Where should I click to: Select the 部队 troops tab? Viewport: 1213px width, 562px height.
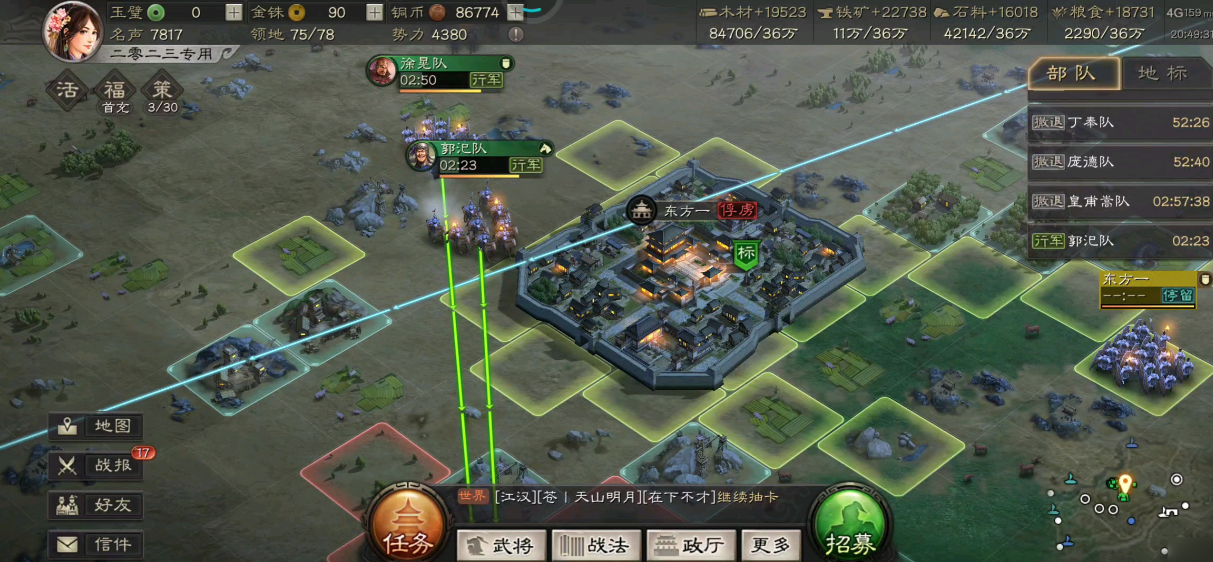[x=1073, y=73]
